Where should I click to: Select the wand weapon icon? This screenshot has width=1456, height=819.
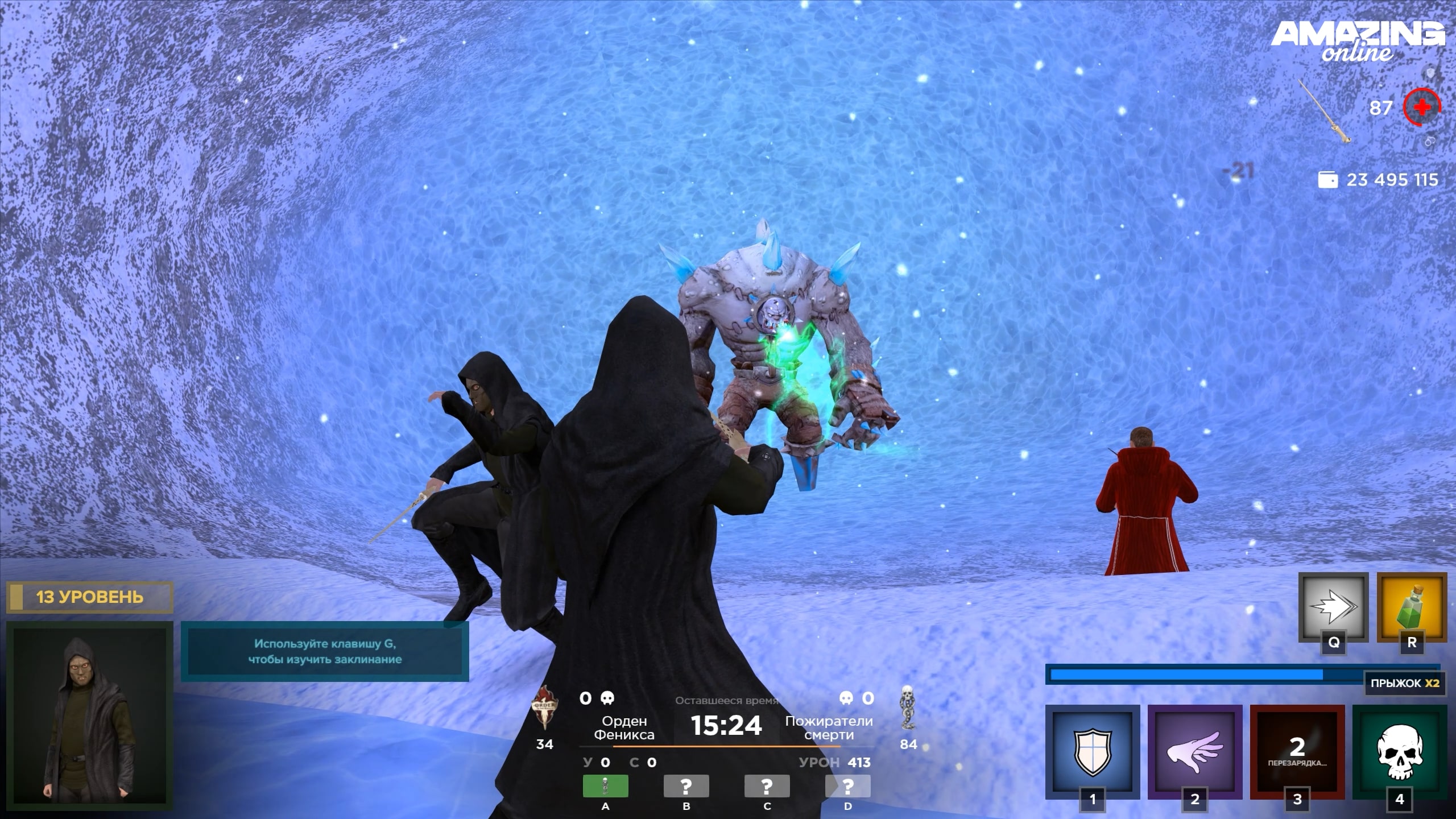pyautogui.click(x=1325, y=111)
